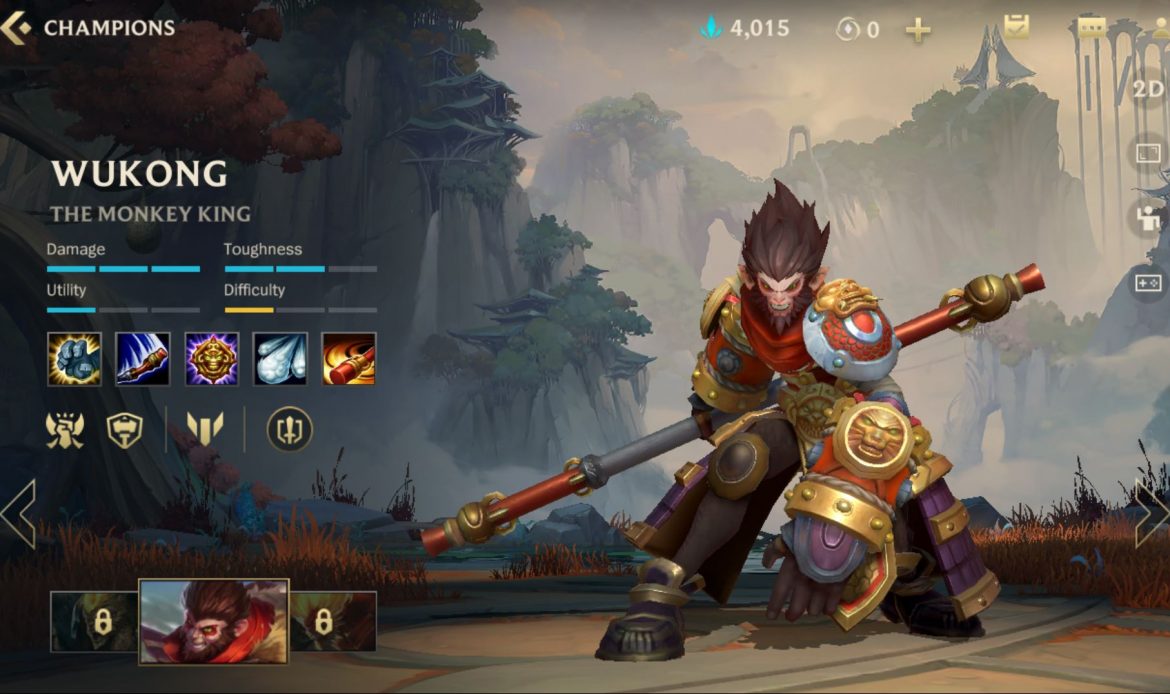Open the circular sword build icon
The width and height of the screenshot is (1170, 694).
pos(290,430)
